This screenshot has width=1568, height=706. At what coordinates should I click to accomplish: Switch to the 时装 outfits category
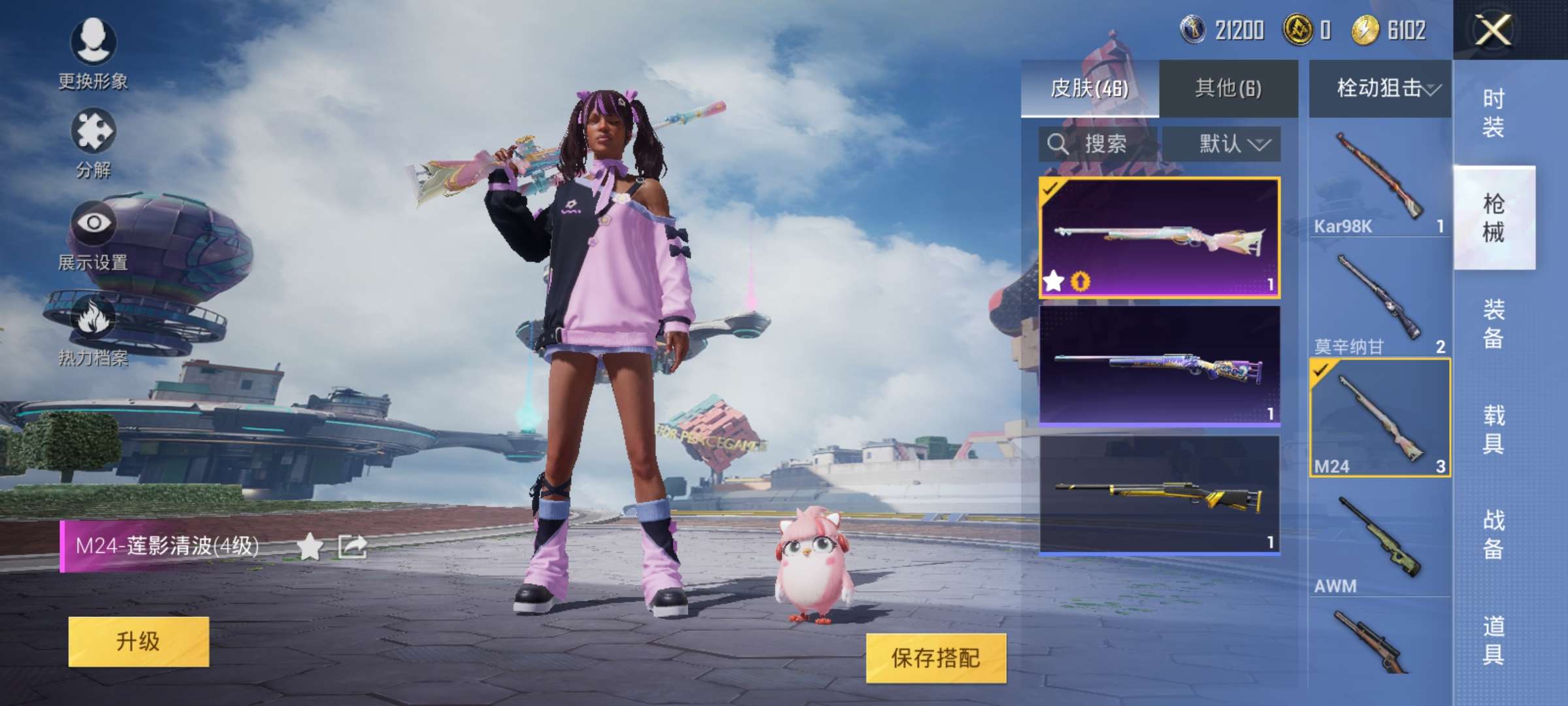pyautogui.click(x=1494, y=112)
